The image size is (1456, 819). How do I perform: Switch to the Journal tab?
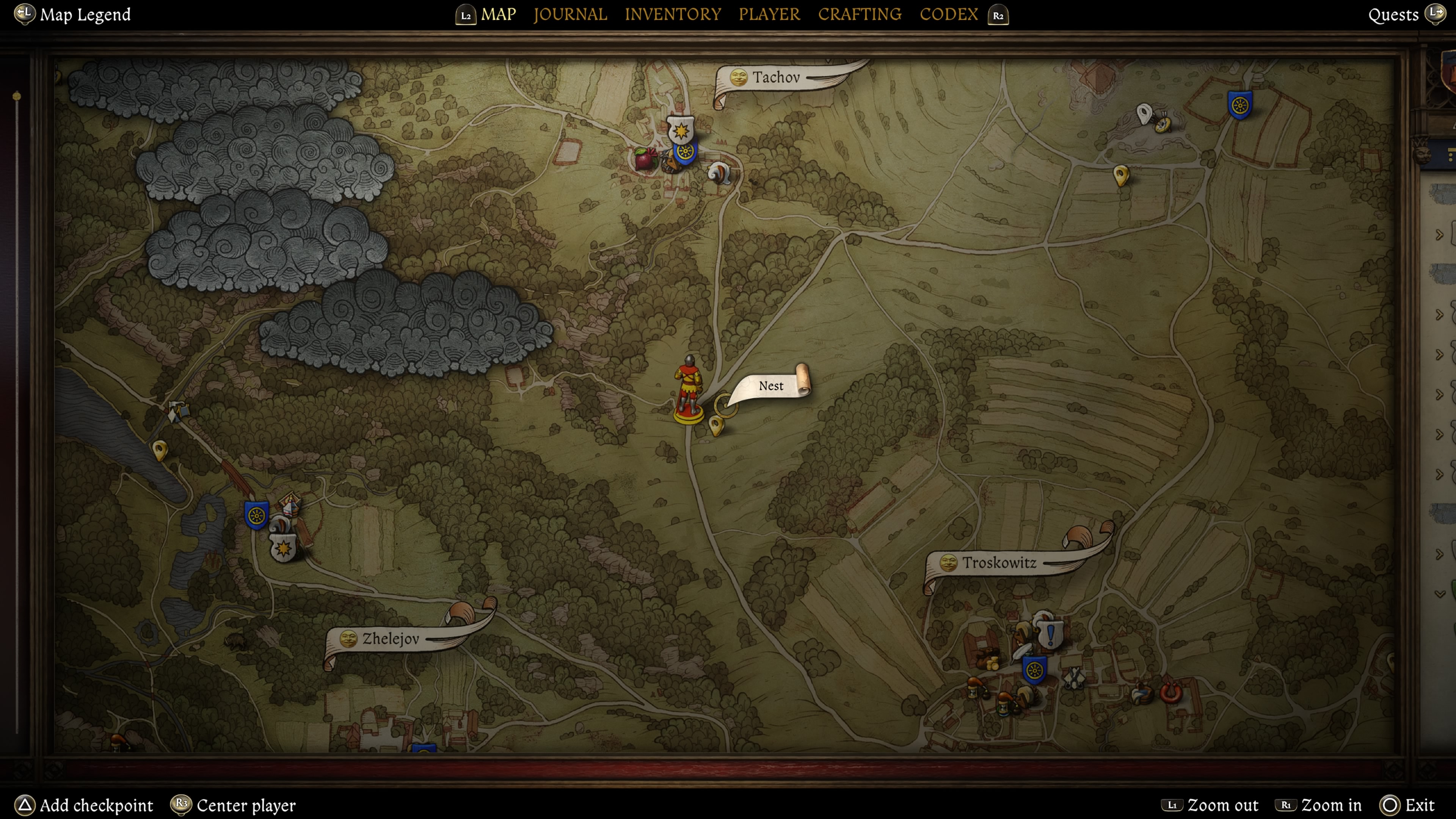click(x=570, y=14)
